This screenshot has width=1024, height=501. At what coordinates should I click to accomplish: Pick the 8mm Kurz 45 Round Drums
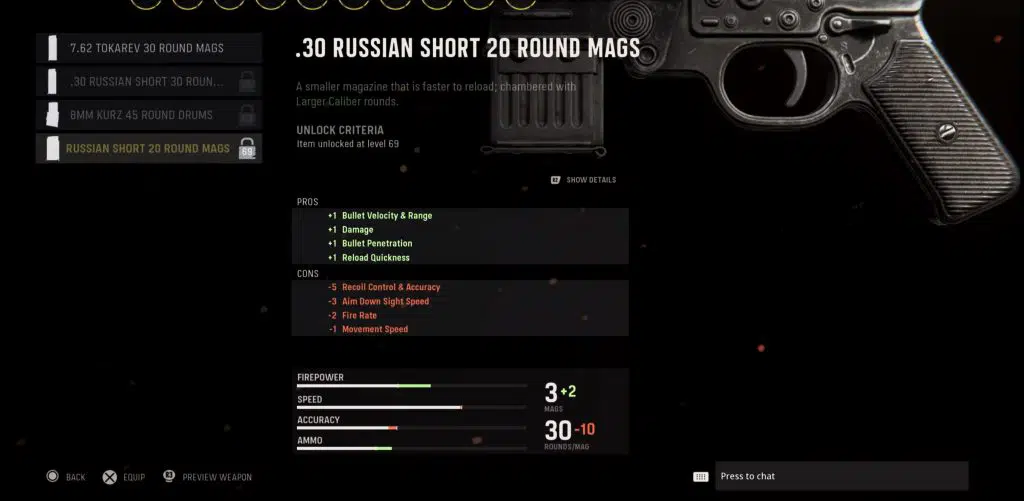point(148,115)
